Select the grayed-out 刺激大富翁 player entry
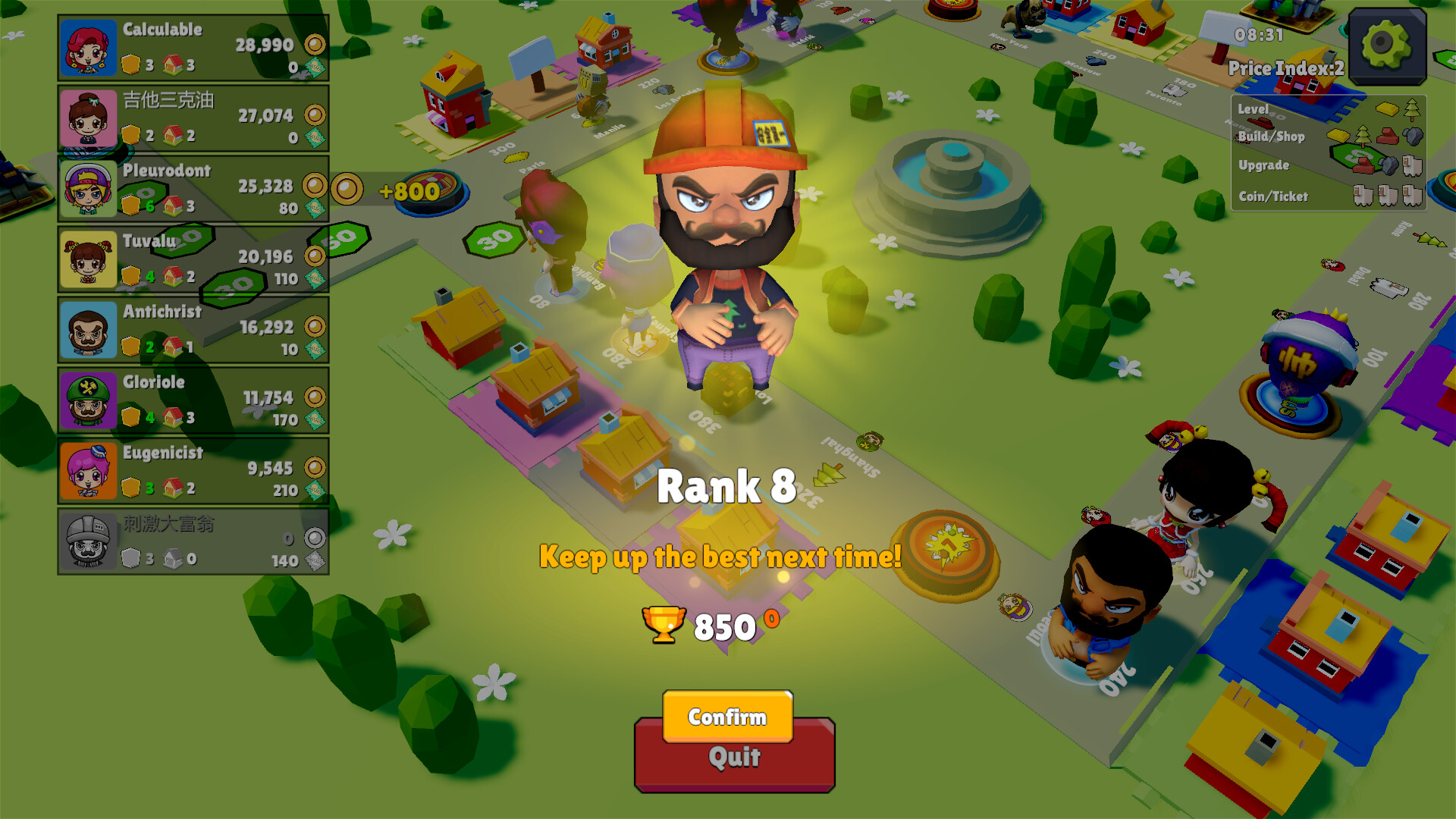This screenshot has width=1456, height=819. [192, 540]
